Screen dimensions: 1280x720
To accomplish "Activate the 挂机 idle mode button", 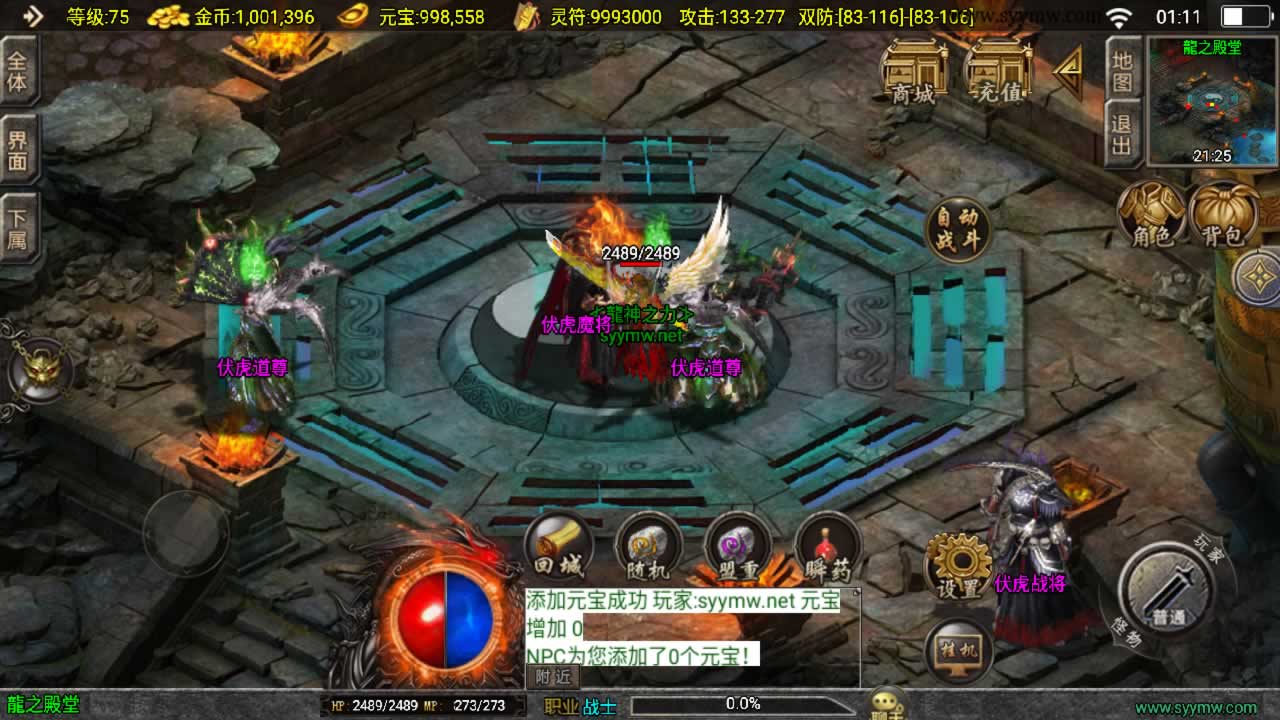I will 958,652.
